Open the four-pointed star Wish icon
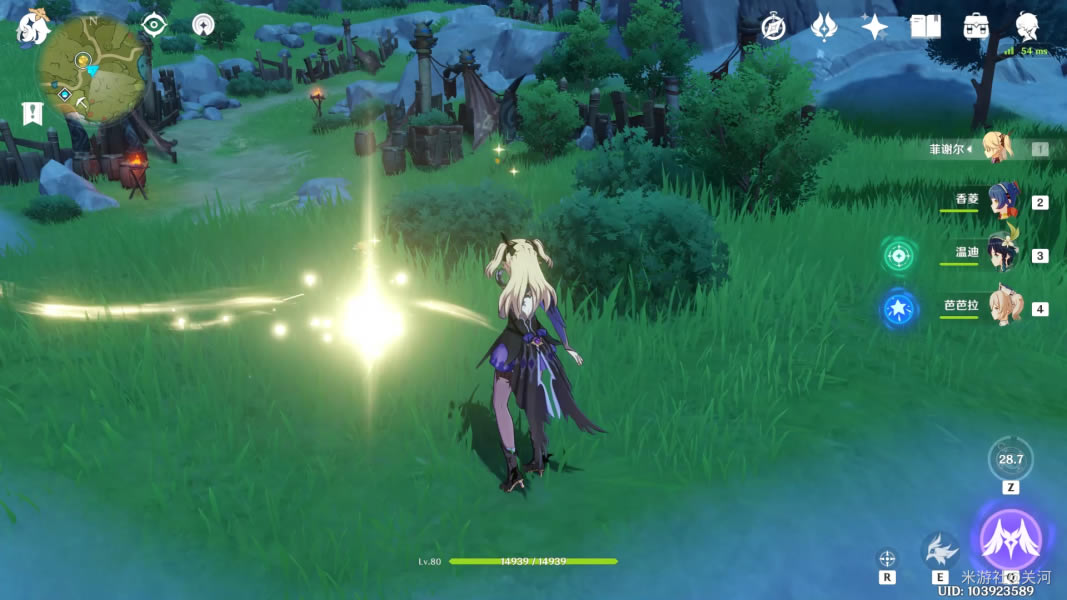Viewport: 1067px width, 600px height. (x=875, y=27)
